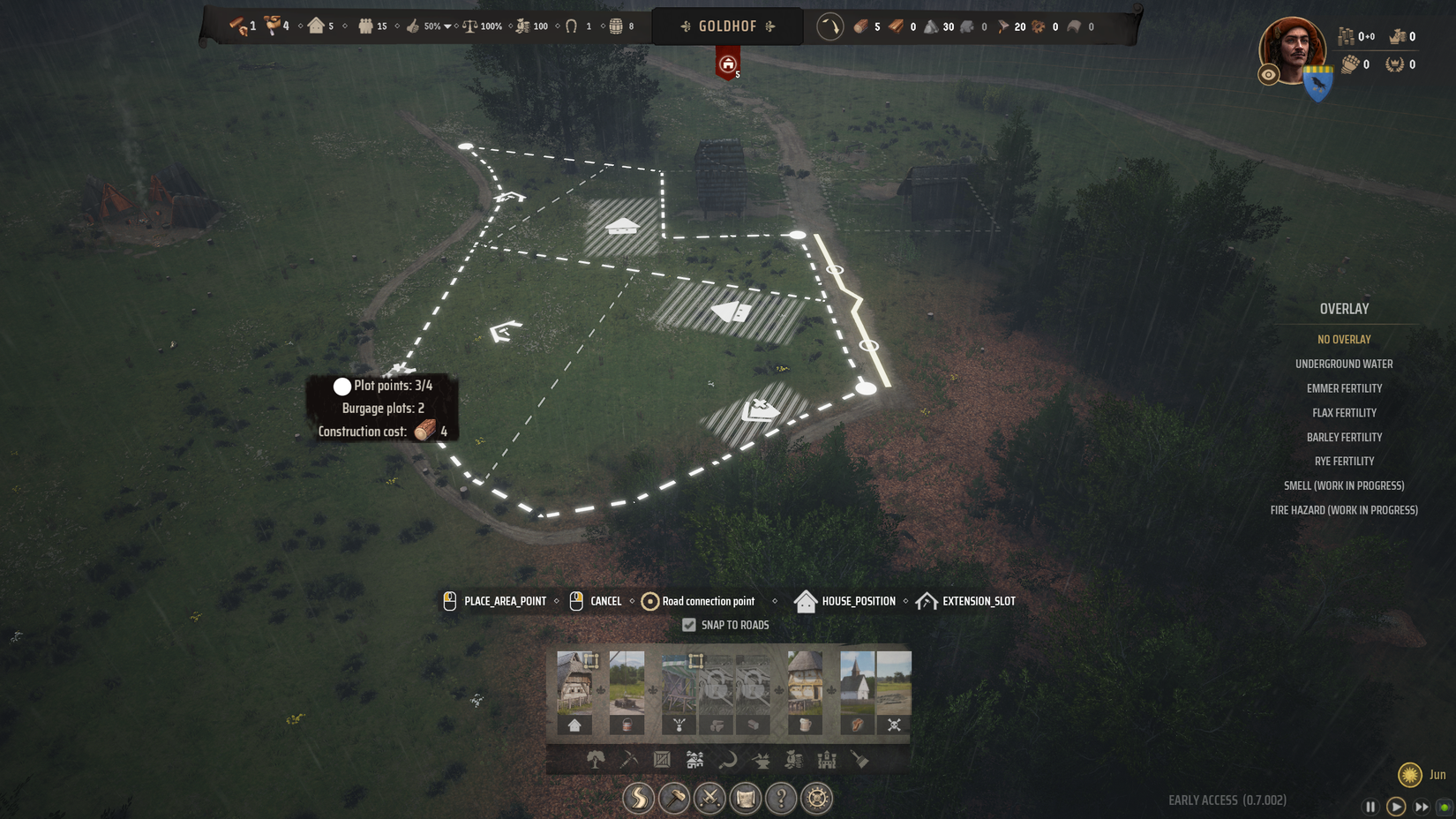Show the Emmer Fertility overlay
The width and height of the screenshot is (1456, 819).
1344,388
